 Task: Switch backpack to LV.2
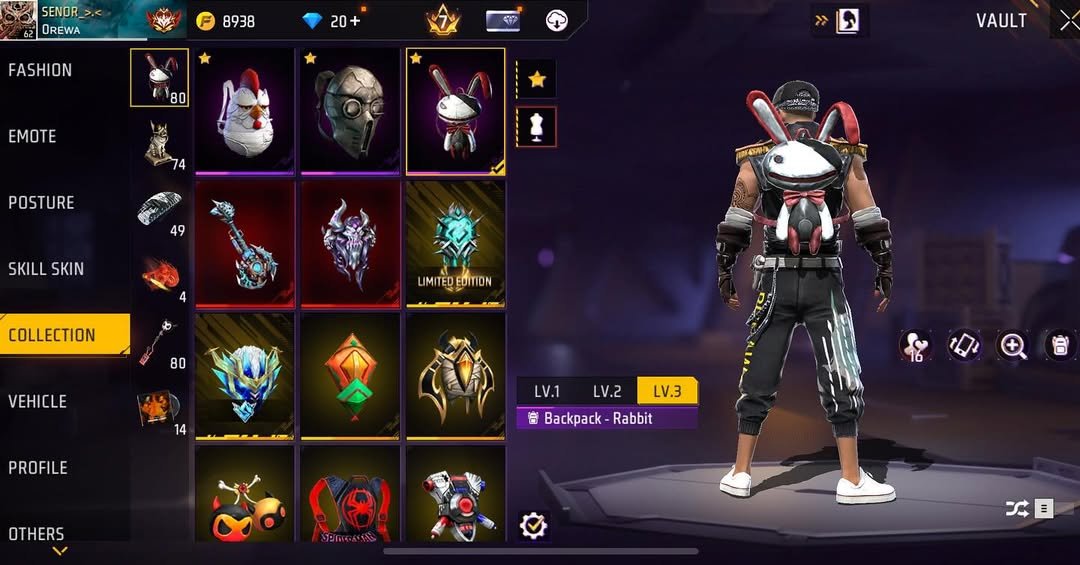(x=607, y=391)
